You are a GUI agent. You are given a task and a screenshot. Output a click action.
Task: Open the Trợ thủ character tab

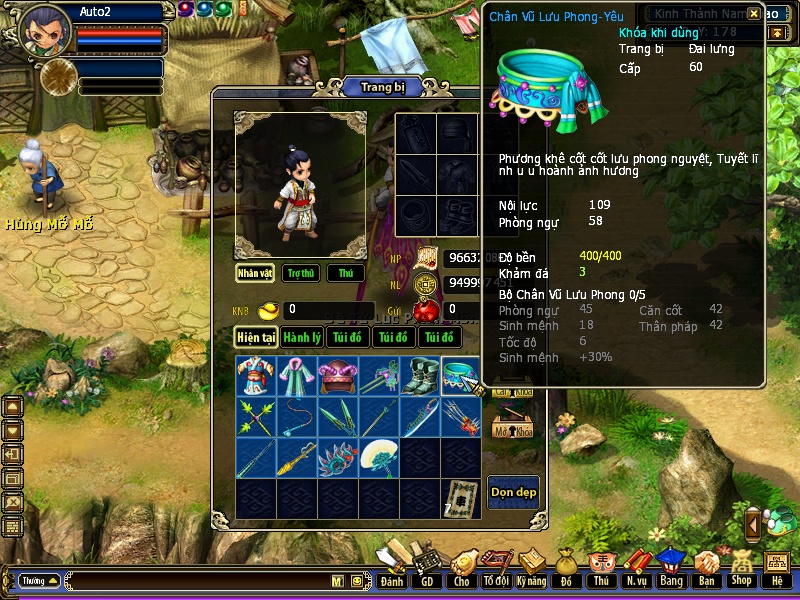[300, 273]
